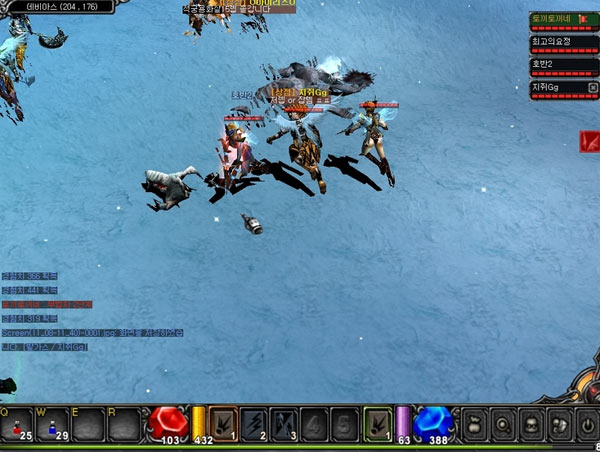
Task: Activate the skill in hotbar slot 2
Action: click(254, 422)
